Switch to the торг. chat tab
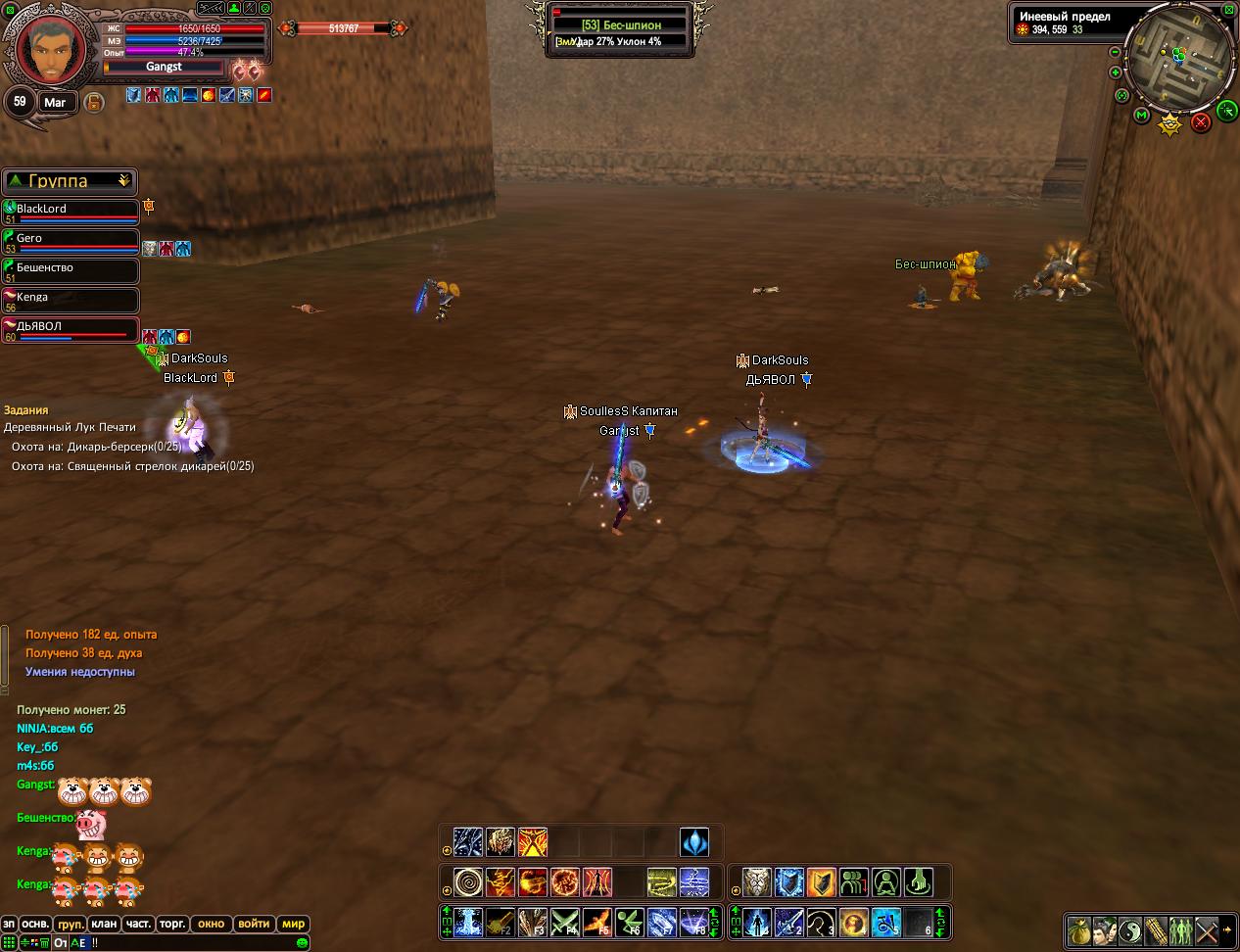1240x952 pixels. click(x=172, y=924)
